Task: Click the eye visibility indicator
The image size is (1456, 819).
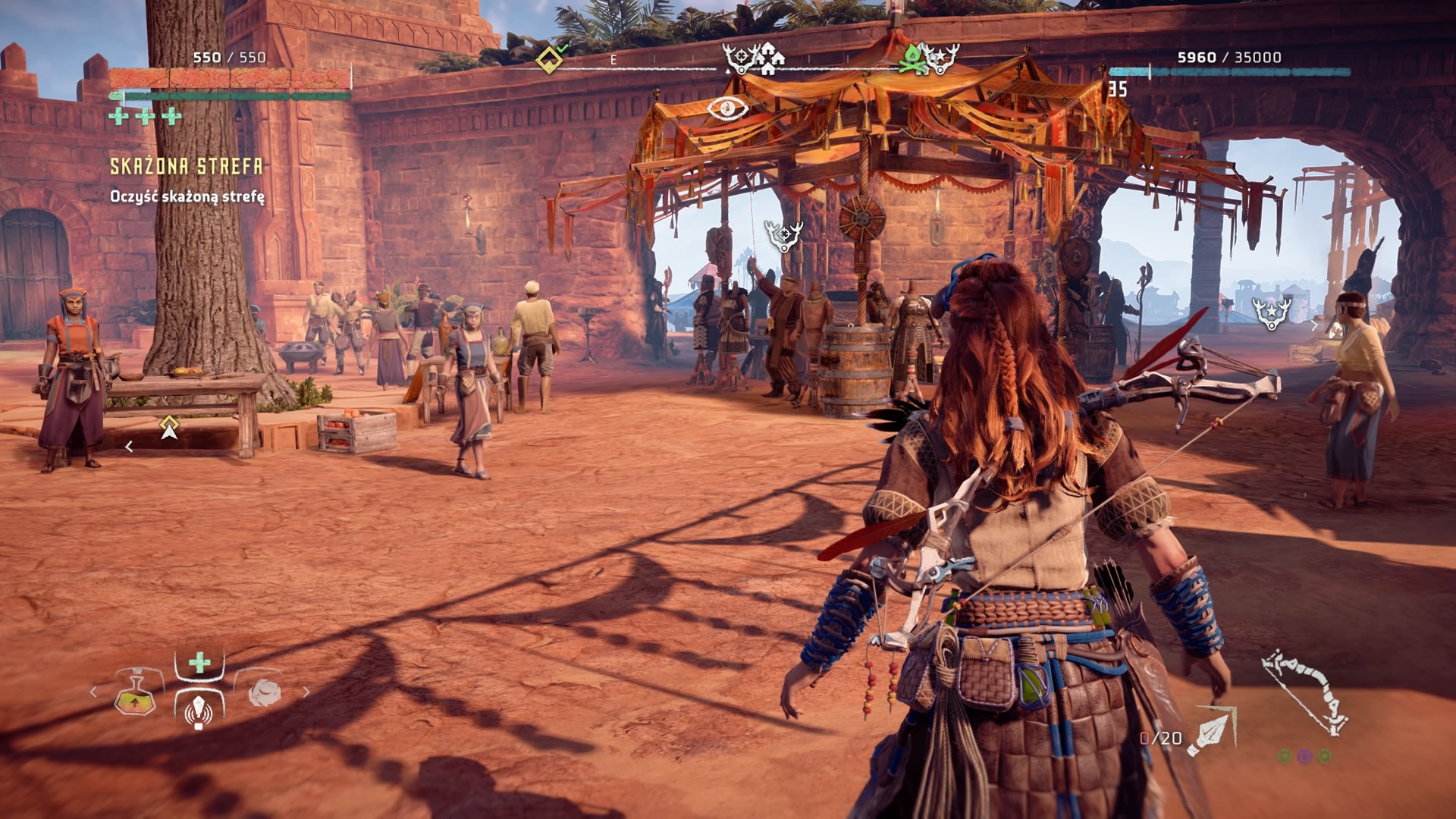Action: [727, 108]
